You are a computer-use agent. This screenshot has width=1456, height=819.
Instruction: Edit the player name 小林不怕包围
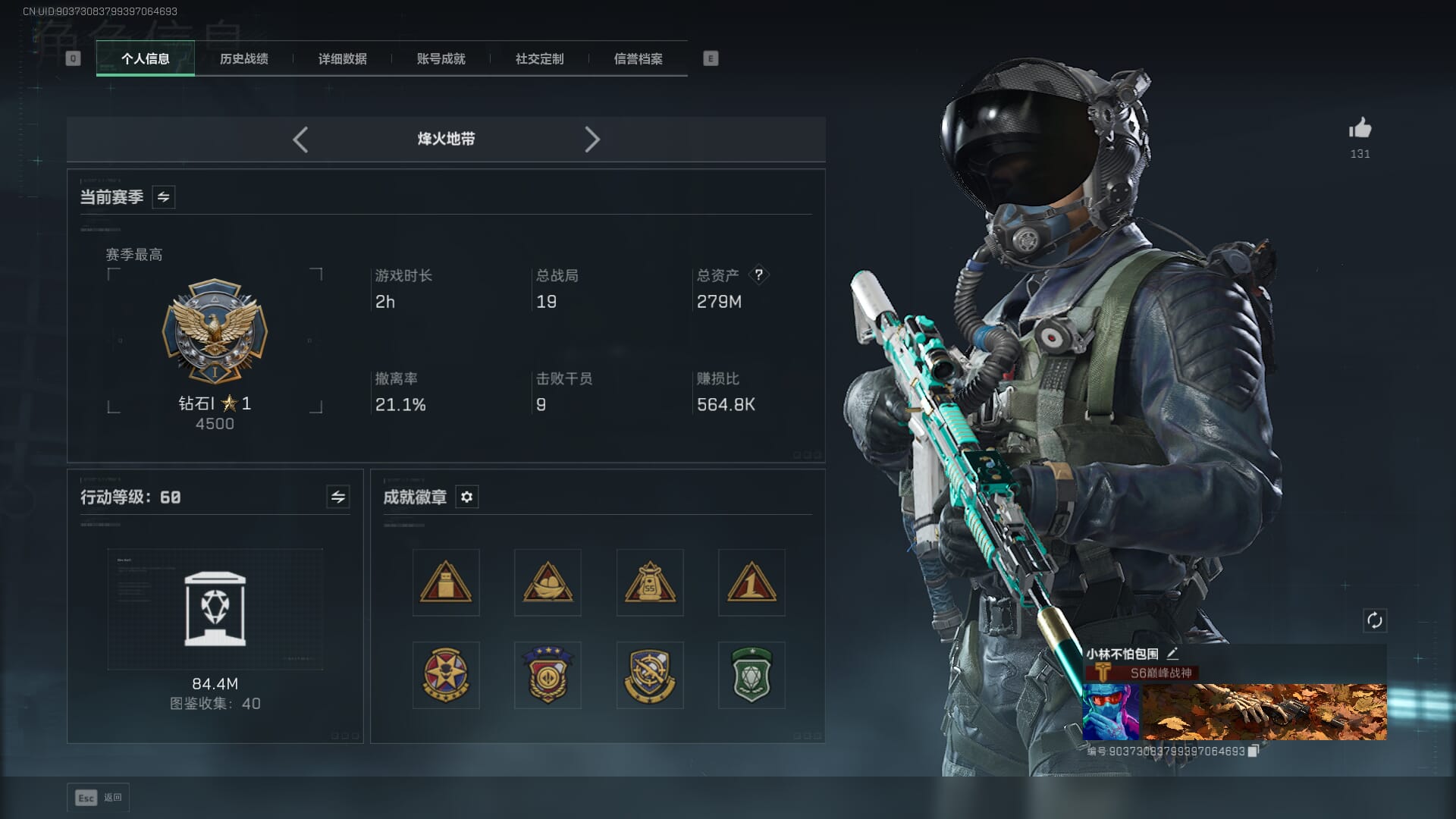(x=1173, y=653)
